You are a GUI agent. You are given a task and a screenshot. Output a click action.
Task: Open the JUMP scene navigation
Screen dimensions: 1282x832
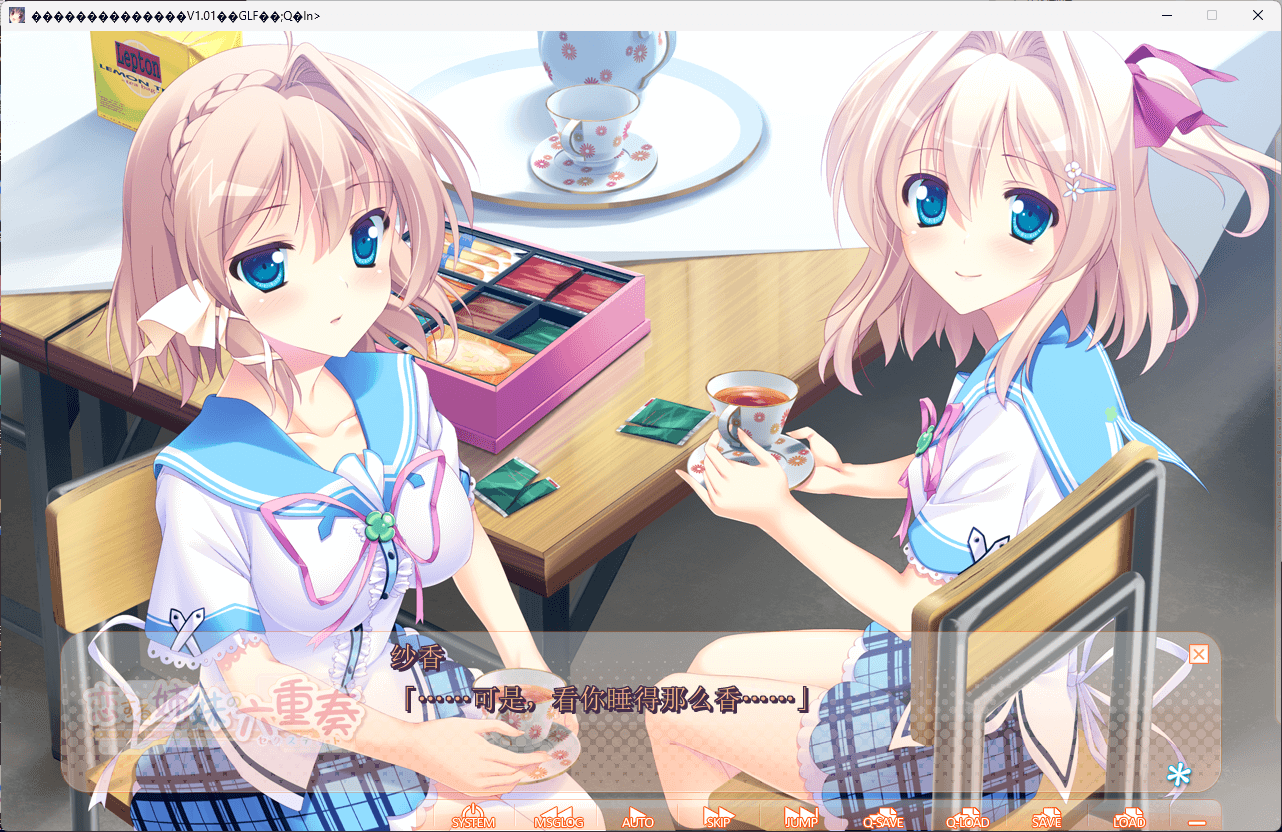(x=799, y=820)
